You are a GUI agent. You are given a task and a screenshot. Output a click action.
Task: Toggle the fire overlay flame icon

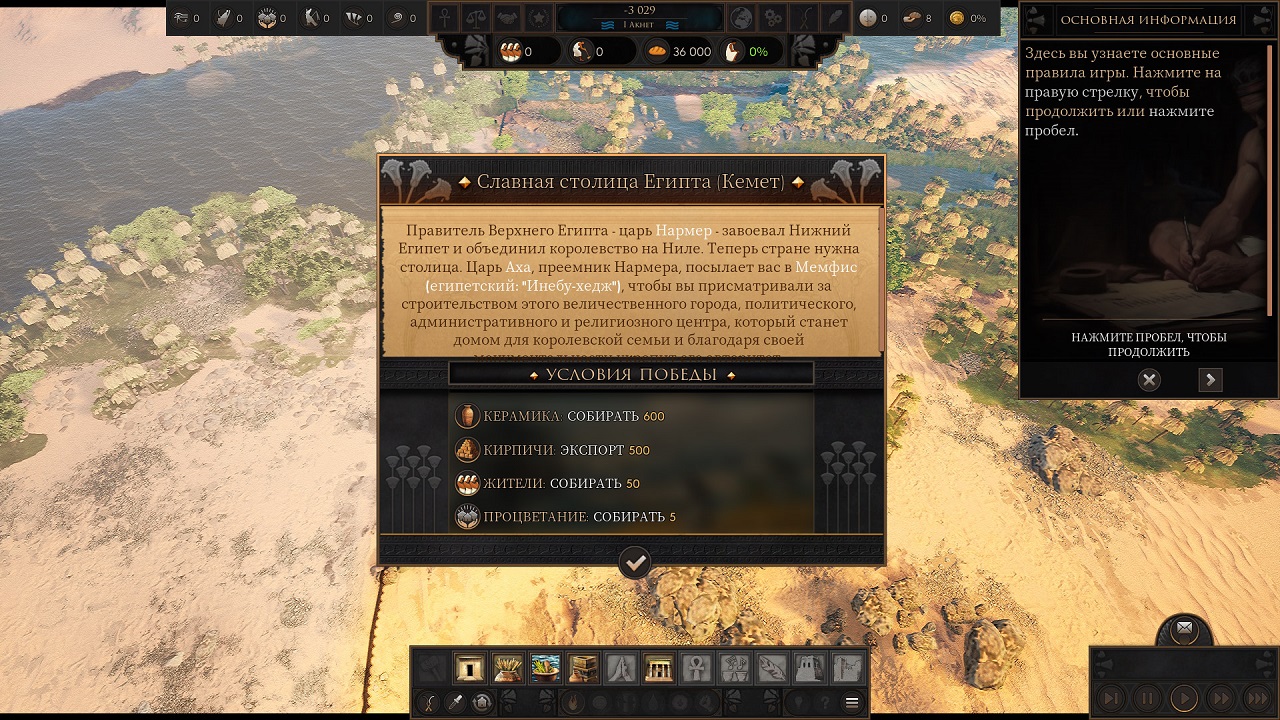574,702
